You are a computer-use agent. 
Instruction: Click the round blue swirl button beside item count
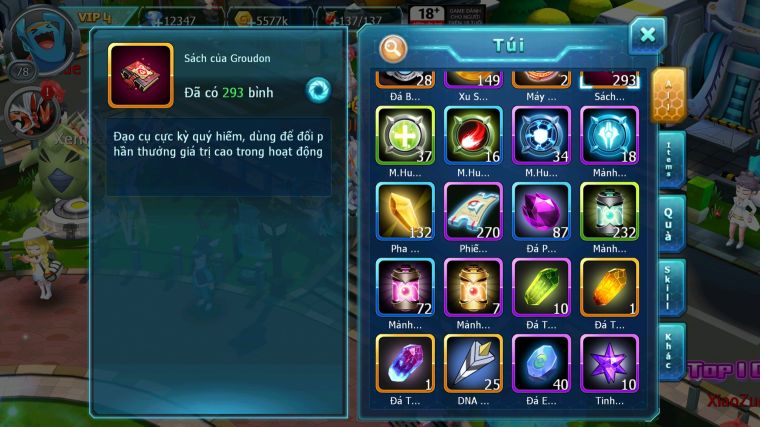tap(318, 89)
